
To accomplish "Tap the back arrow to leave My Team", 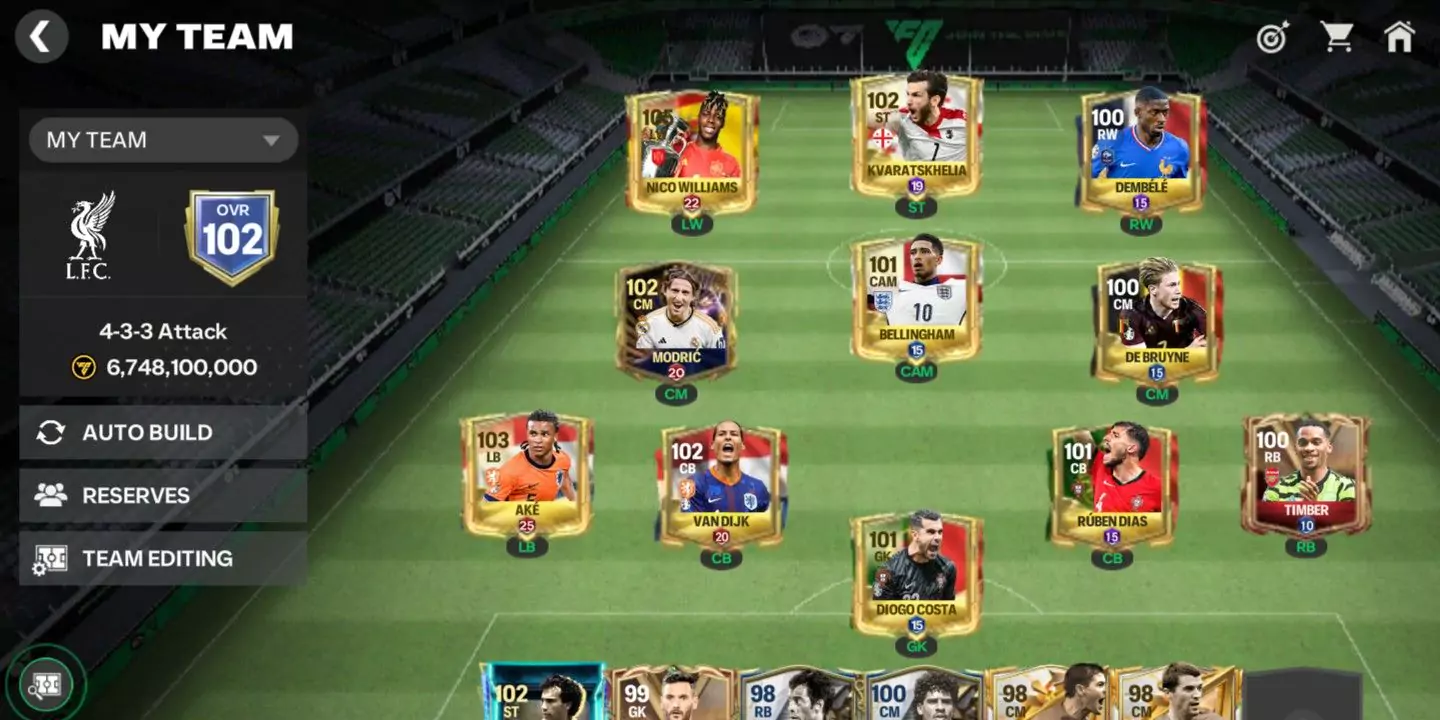I will (x=41, y=37).
